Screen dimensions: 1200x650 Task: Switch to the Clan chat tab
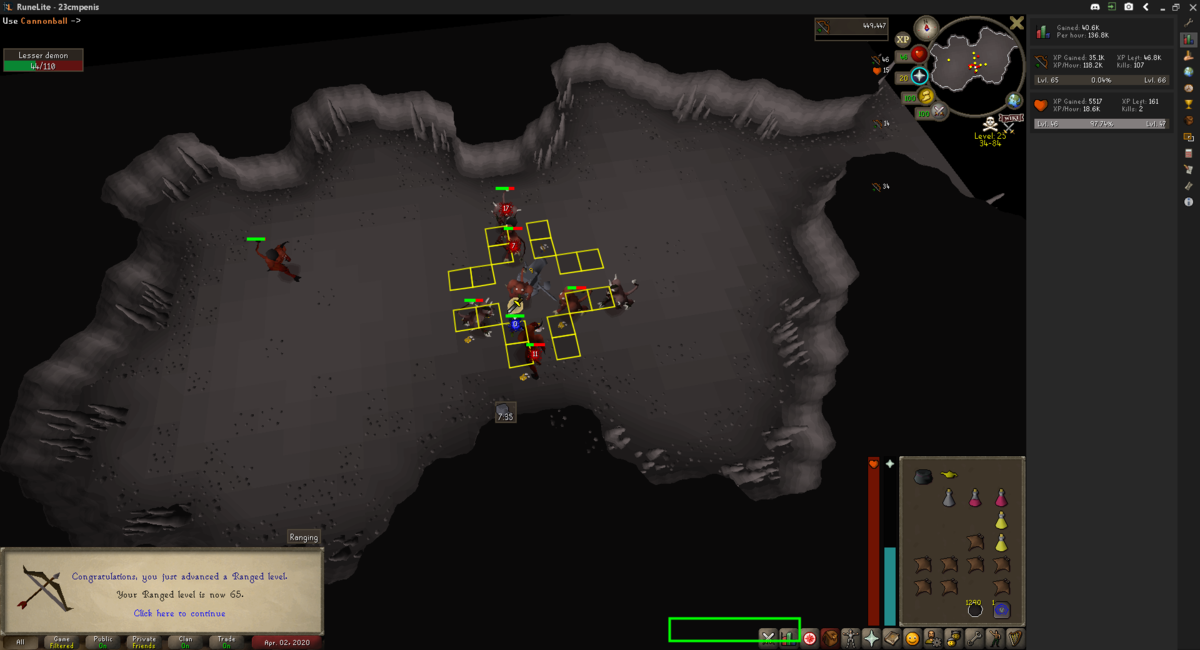coord(185,641)
